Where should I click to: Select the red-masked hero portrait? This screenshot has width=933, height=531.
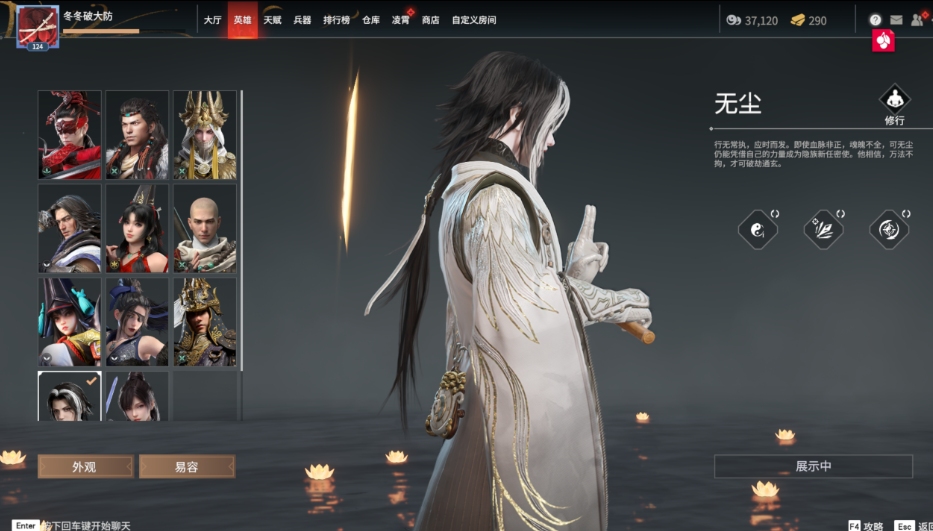70,135
